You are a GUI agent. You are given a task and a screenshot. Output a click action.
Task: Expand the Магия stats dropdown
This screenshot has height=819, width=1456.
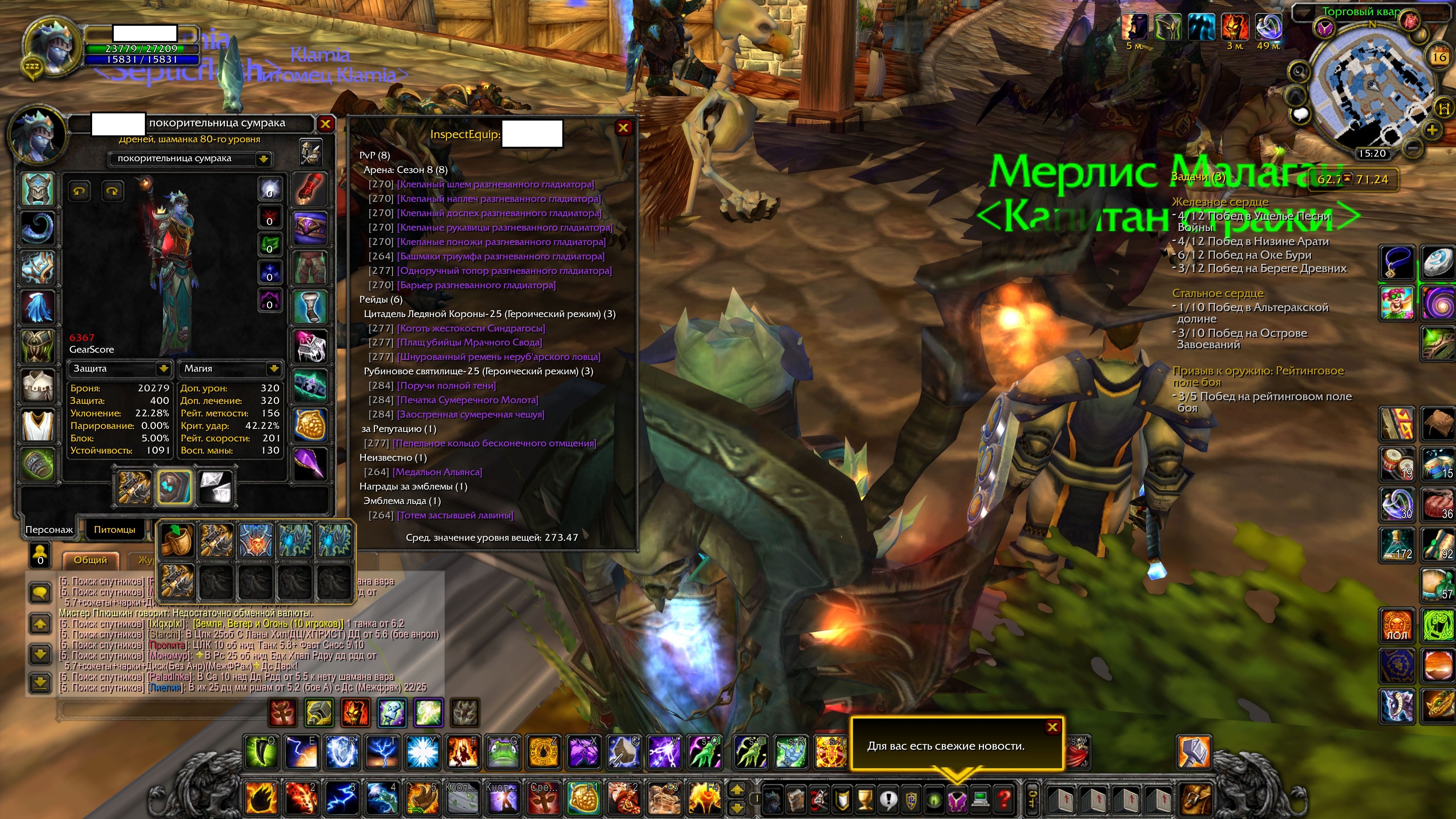273,369
